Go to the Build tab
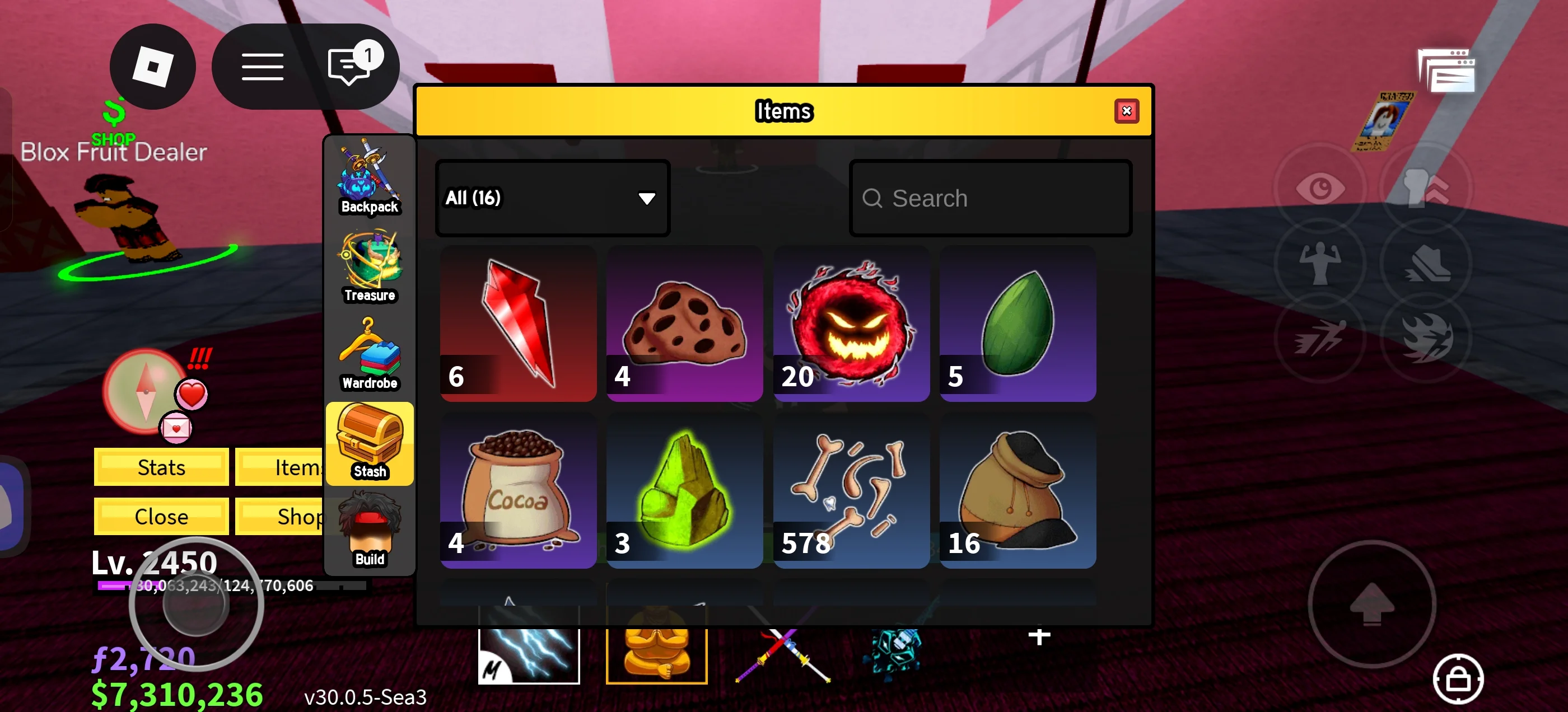Viewport: 1568px width, 712px height. pos(370,531)
